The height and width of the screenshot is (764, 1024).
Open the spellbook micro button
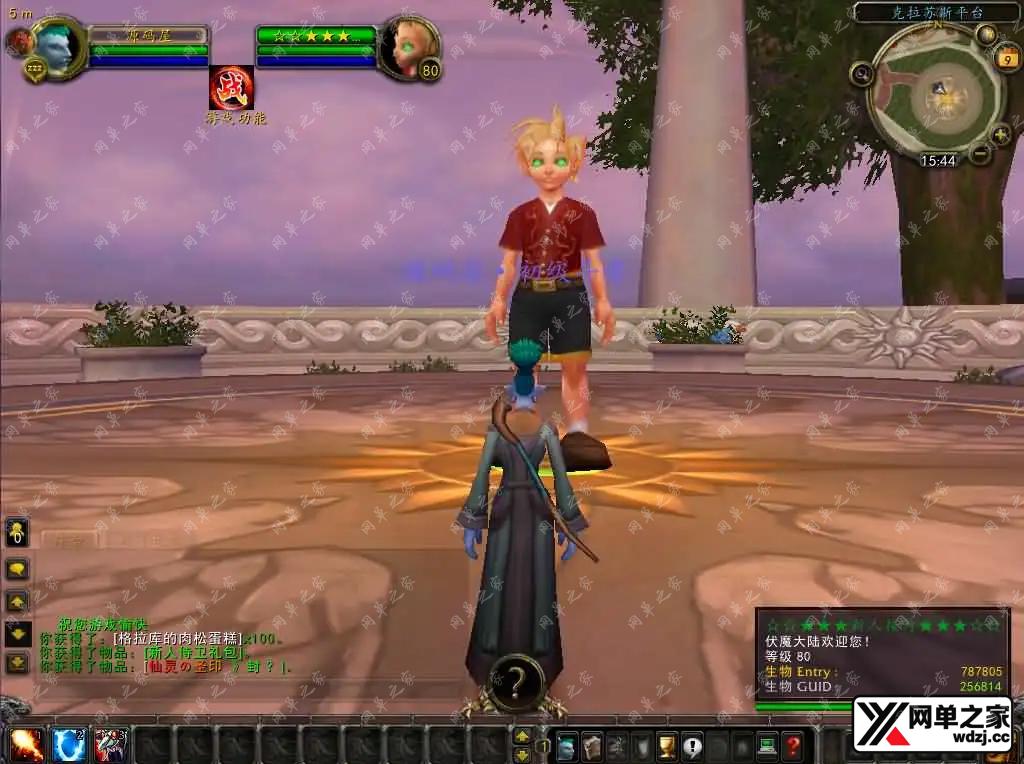(592, 746)
